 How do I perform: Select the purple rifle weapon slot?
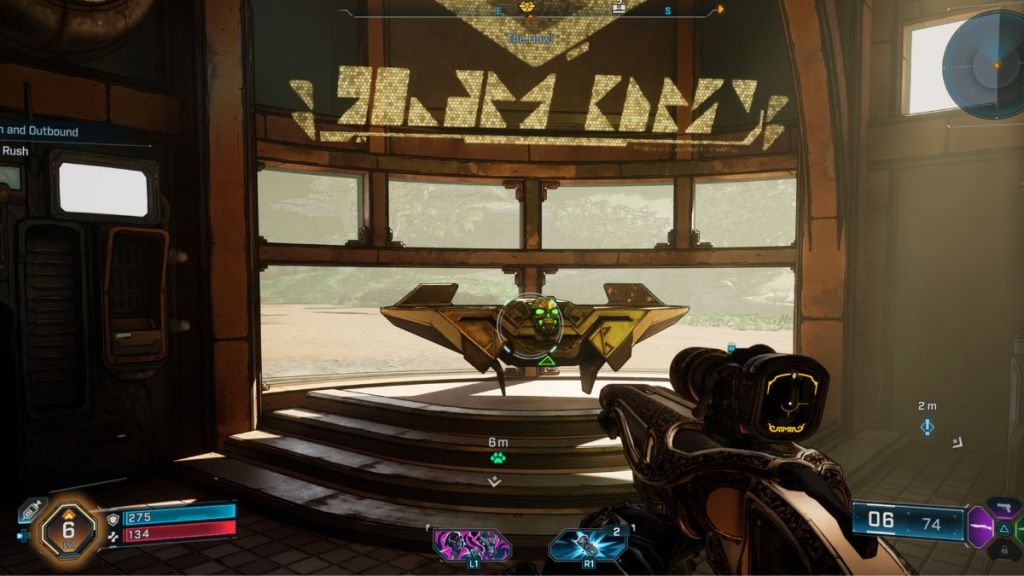pyautogui.click(x=979, y=527)
